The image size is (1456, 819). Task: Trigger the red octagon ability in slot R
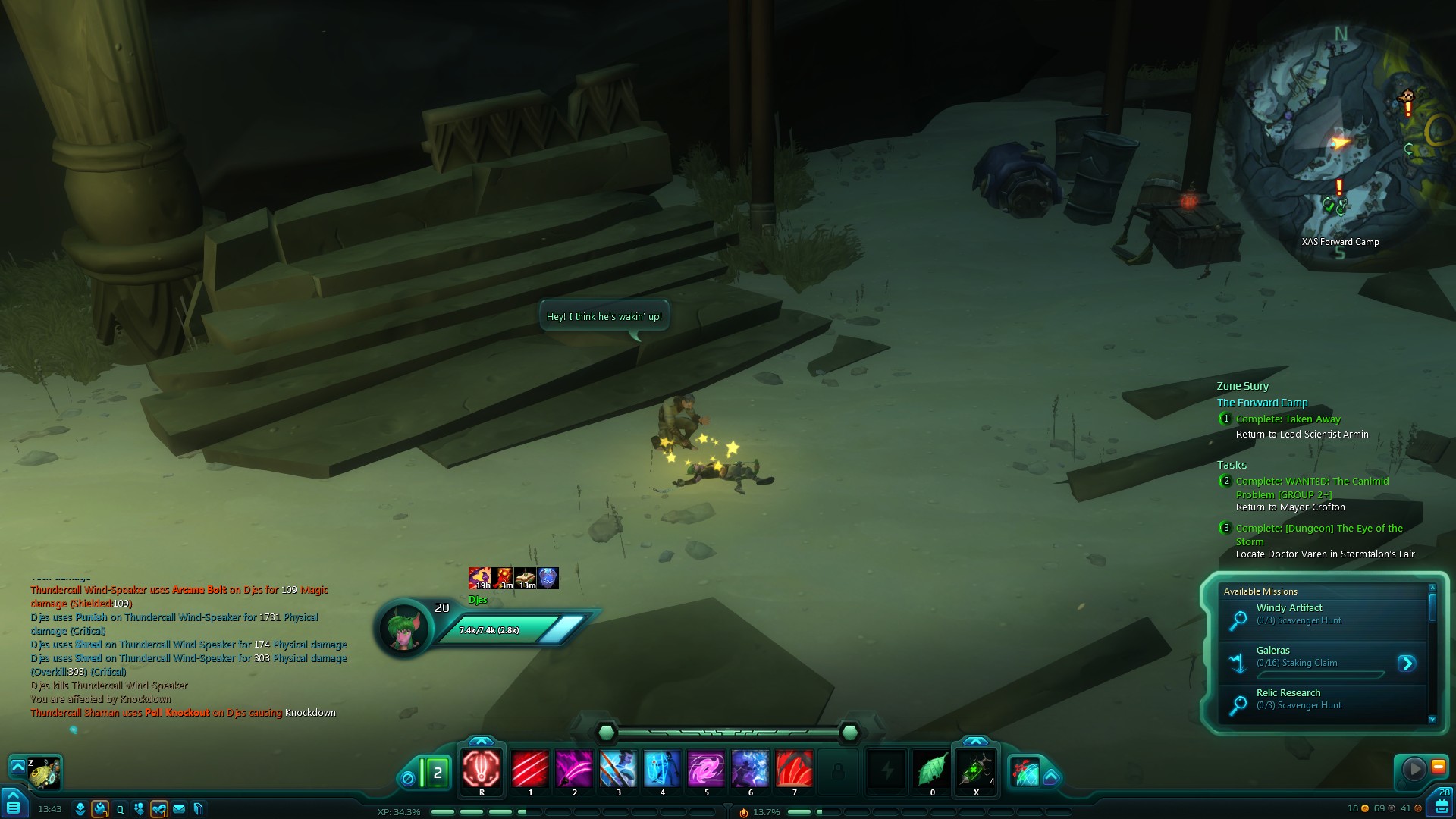click(x=482, y=769)
